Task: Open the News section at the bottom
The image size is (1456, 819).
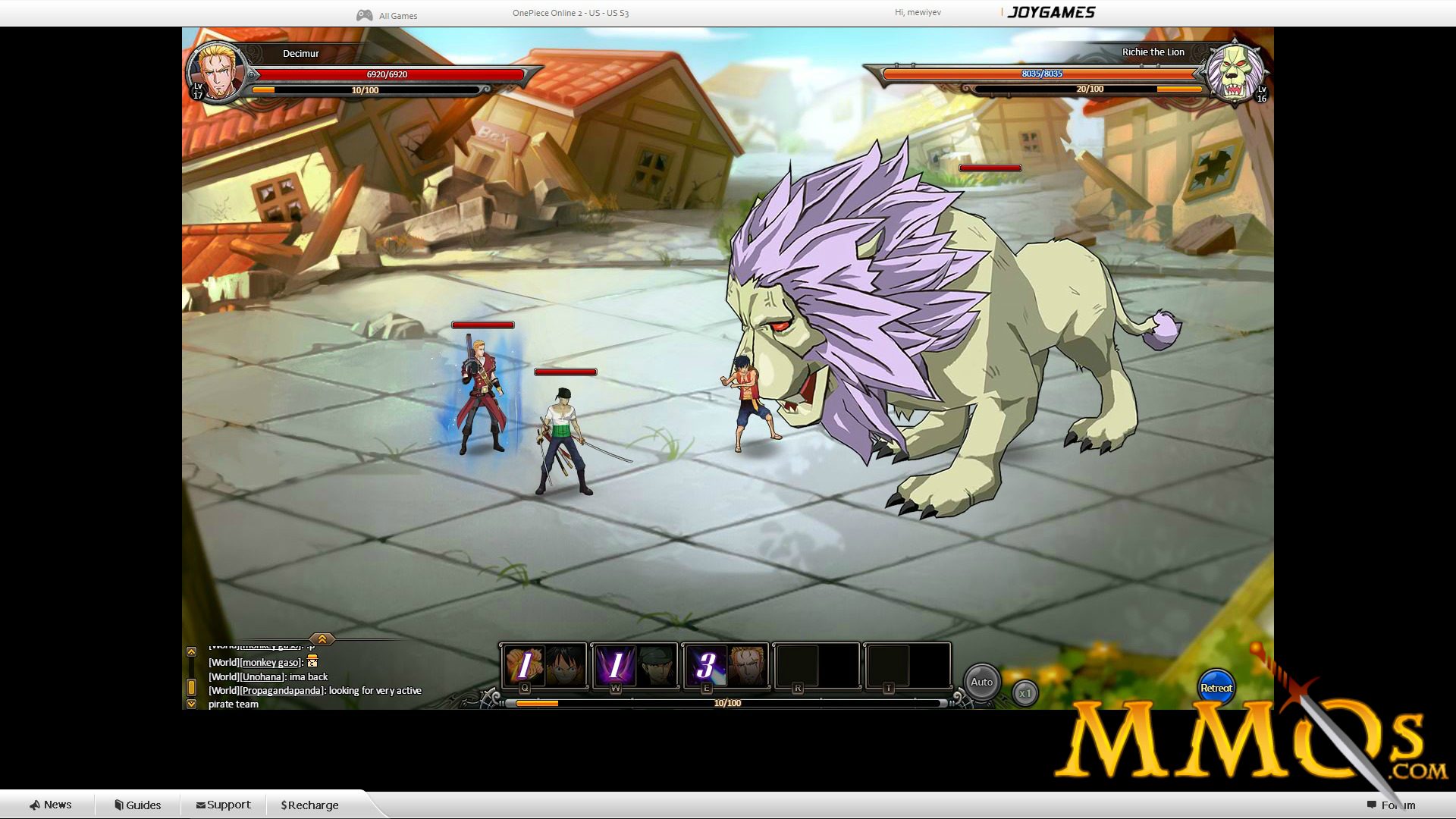Action: pos(52,805)
